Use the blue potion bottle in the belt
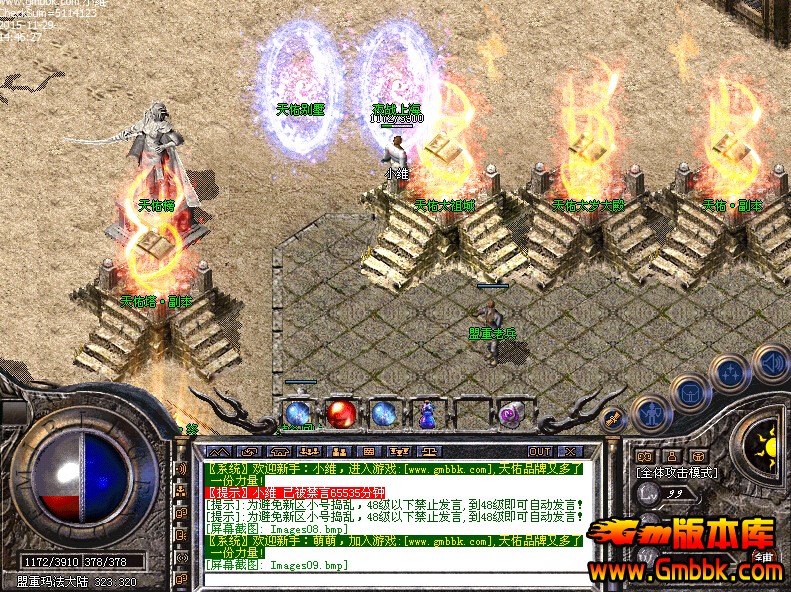 427,413
